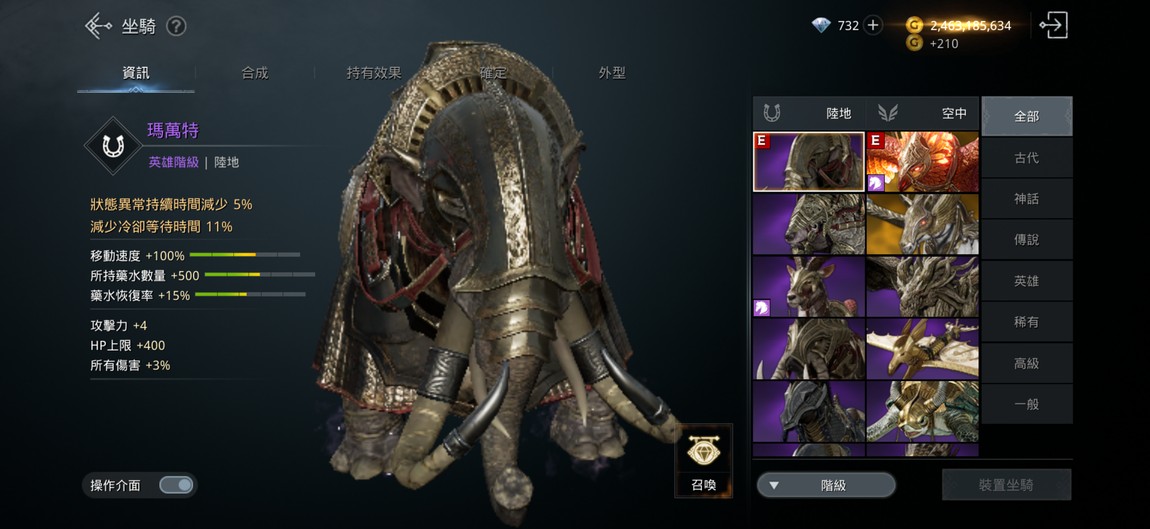Choose the 古代 grade filter

(1026, 158)
